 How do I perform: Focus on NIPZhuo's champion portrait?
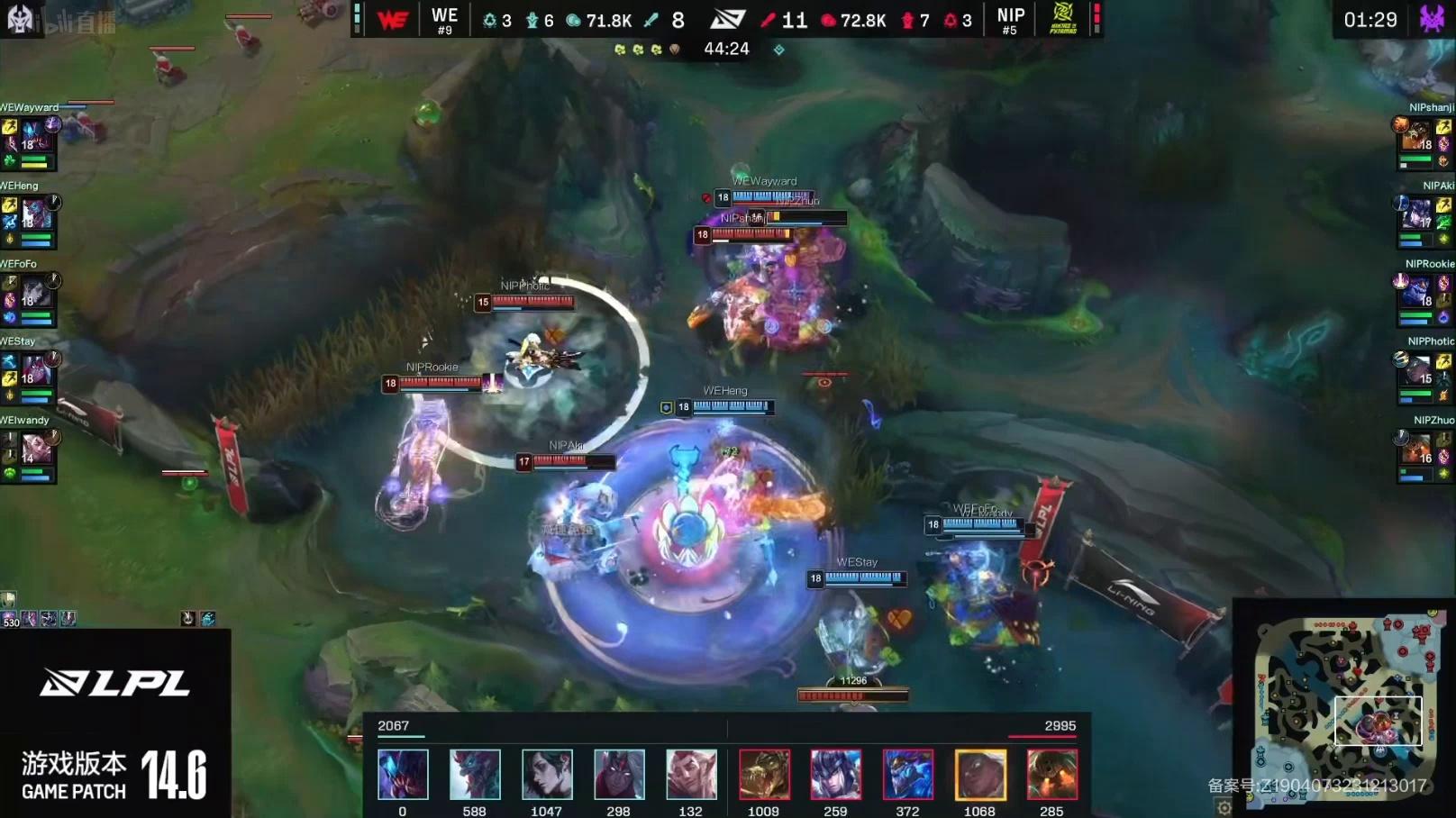(1416, 449)
